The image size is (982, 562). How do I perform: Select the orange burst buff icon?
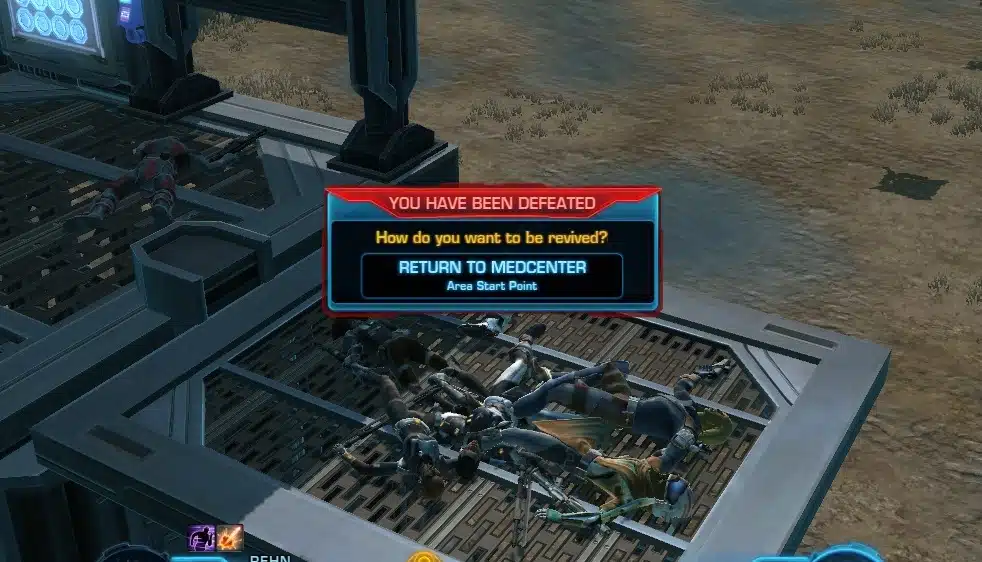(230, 538)
